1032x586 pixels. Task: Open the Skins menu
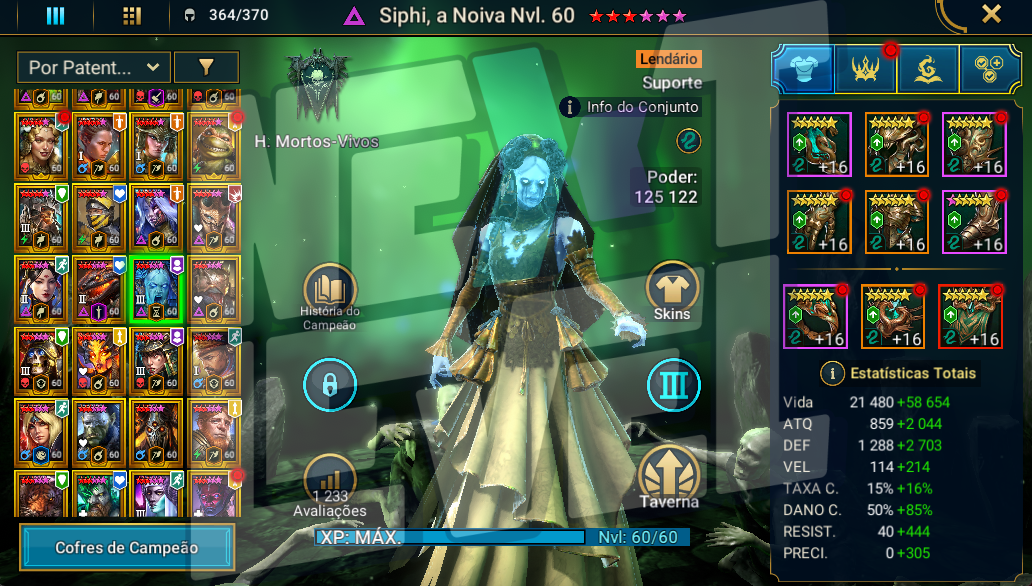coord(672,290)
